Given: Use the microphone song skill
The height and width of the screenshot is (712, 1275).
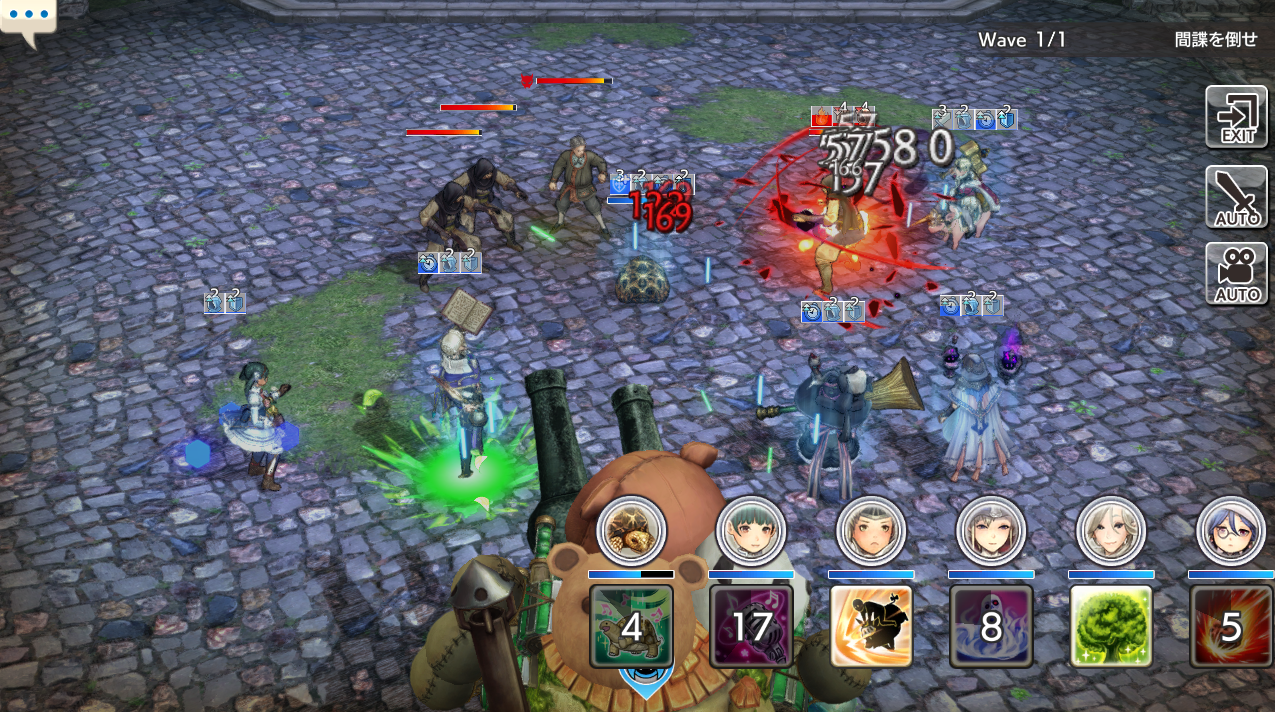Looking at the screenshot, I should click(x=751, y=626).
